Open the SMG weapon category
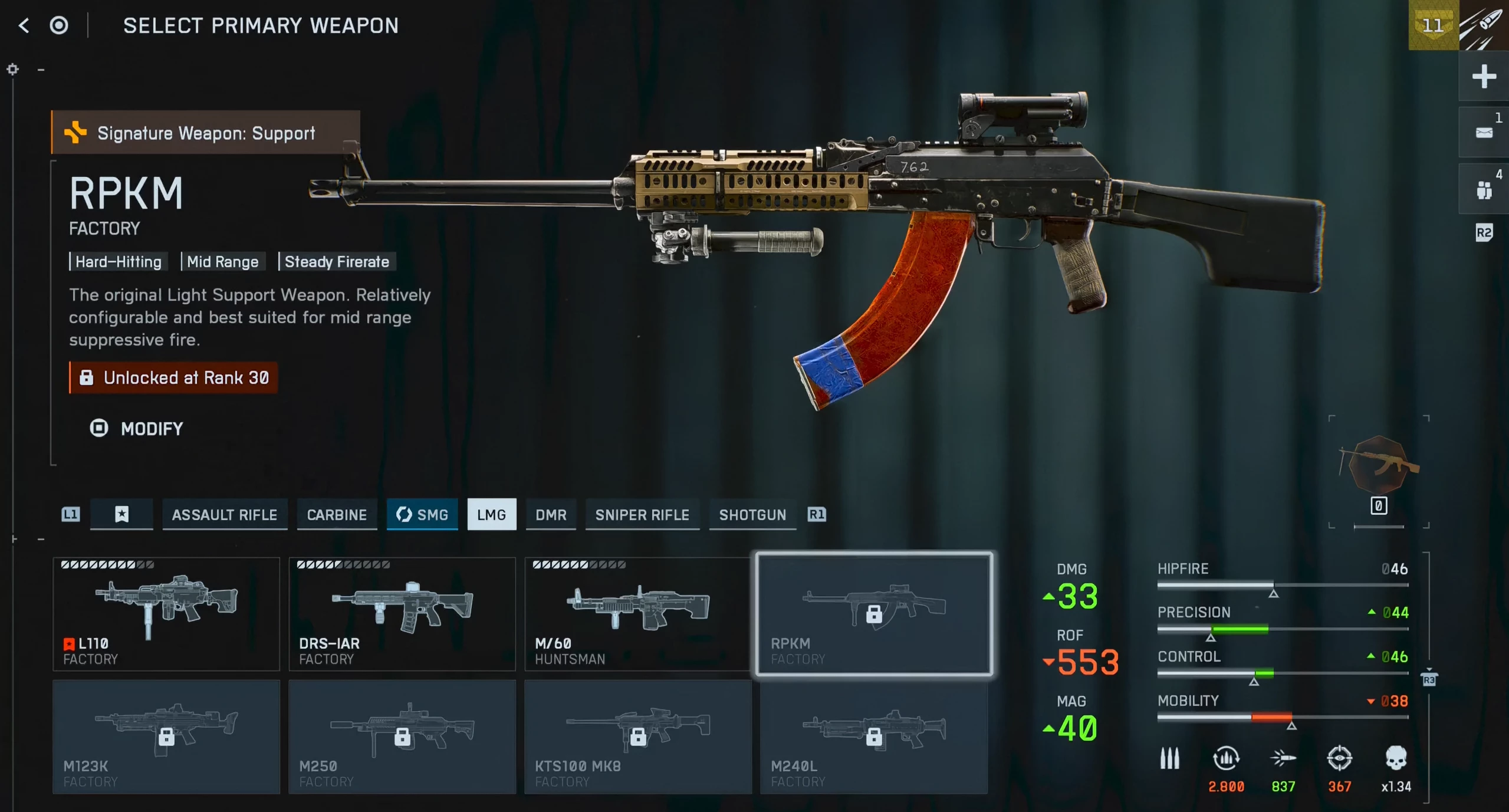The image size is (1509, 812). pyautogui.click(x=422, y=514)
